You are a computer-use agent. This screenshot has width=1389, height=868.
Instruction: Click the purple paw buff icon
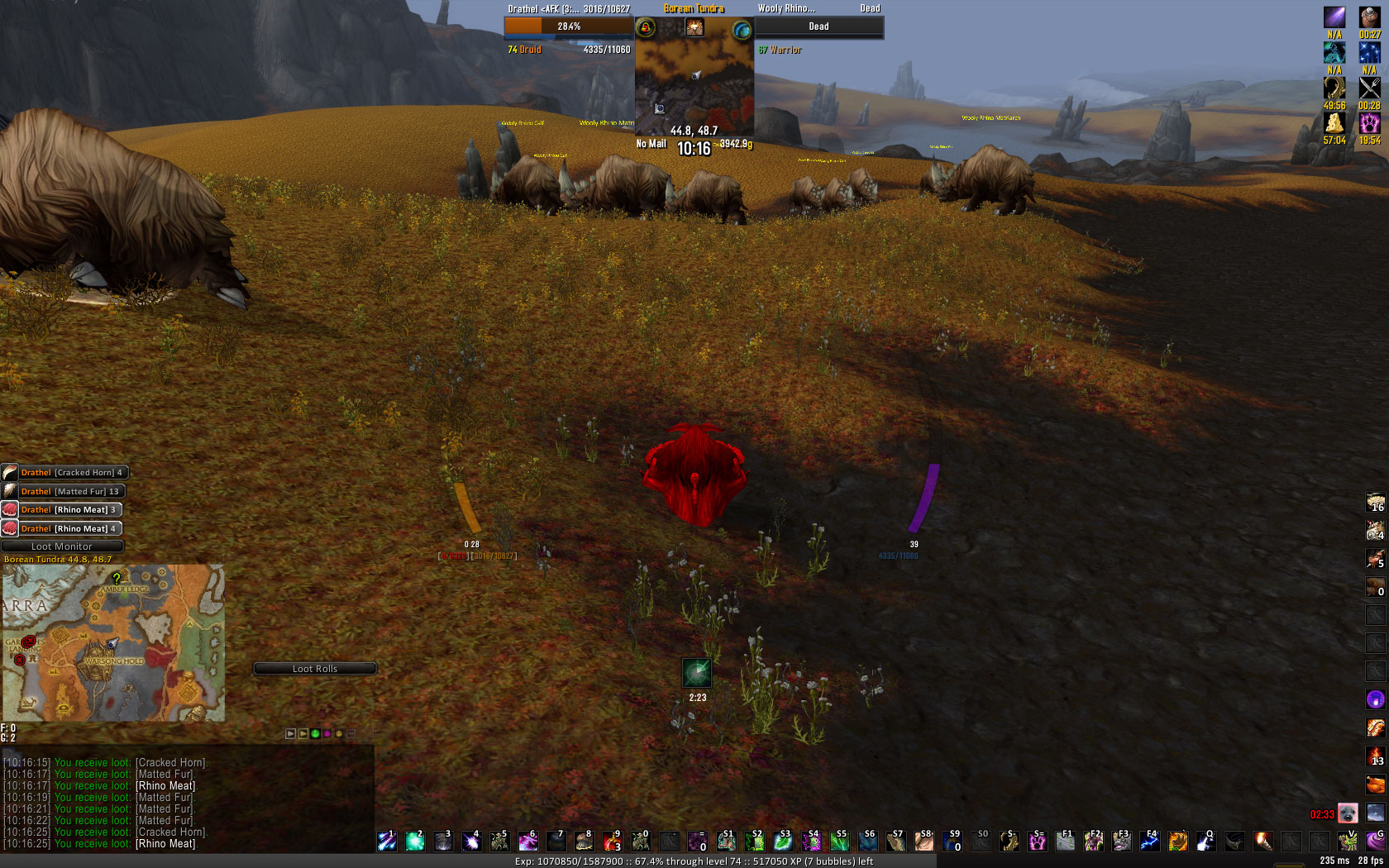1369,123
